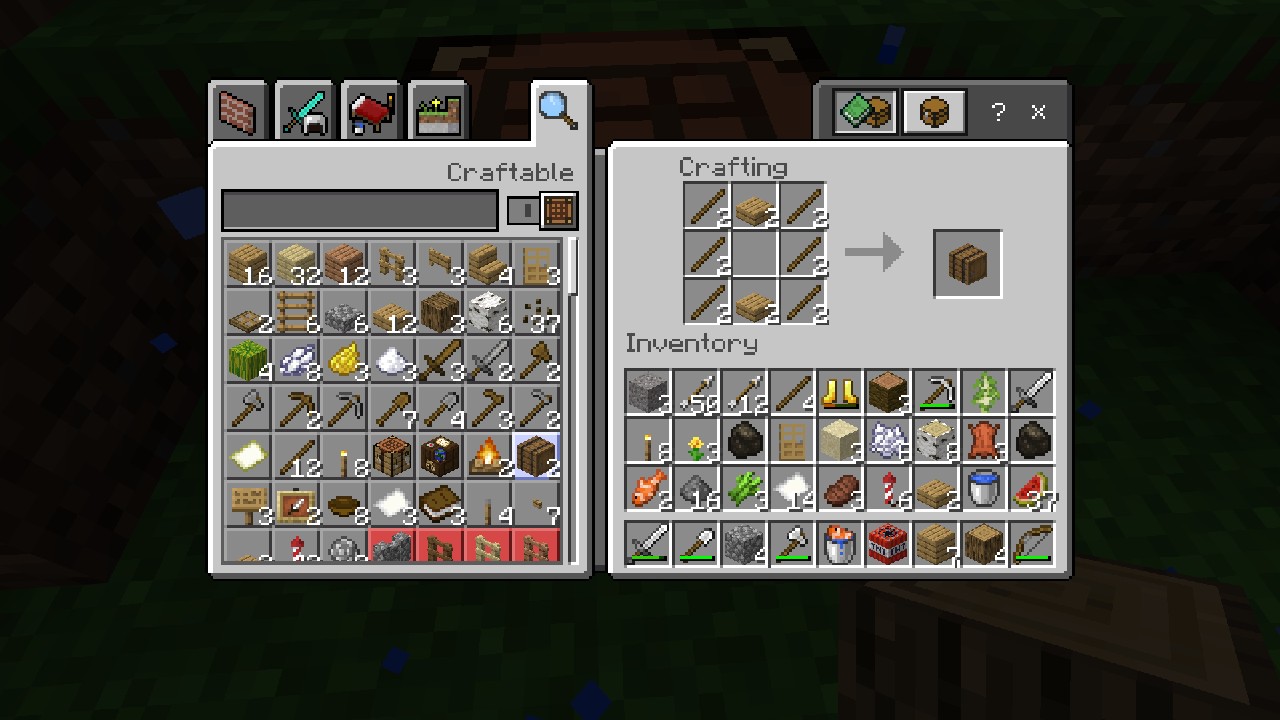The width and height of the screenshot is (1280, 720).
Task: Select the diamond sword in the inventory
Action: point(1031,391)
